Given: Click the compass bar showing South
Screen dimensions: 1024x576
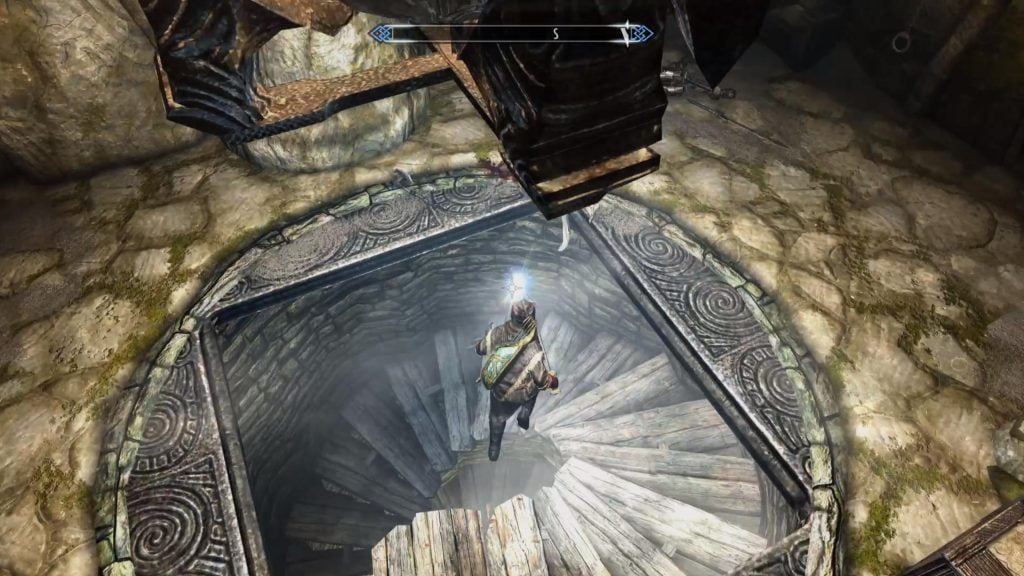Looking at the screenshot, I should tap(511, 34).
